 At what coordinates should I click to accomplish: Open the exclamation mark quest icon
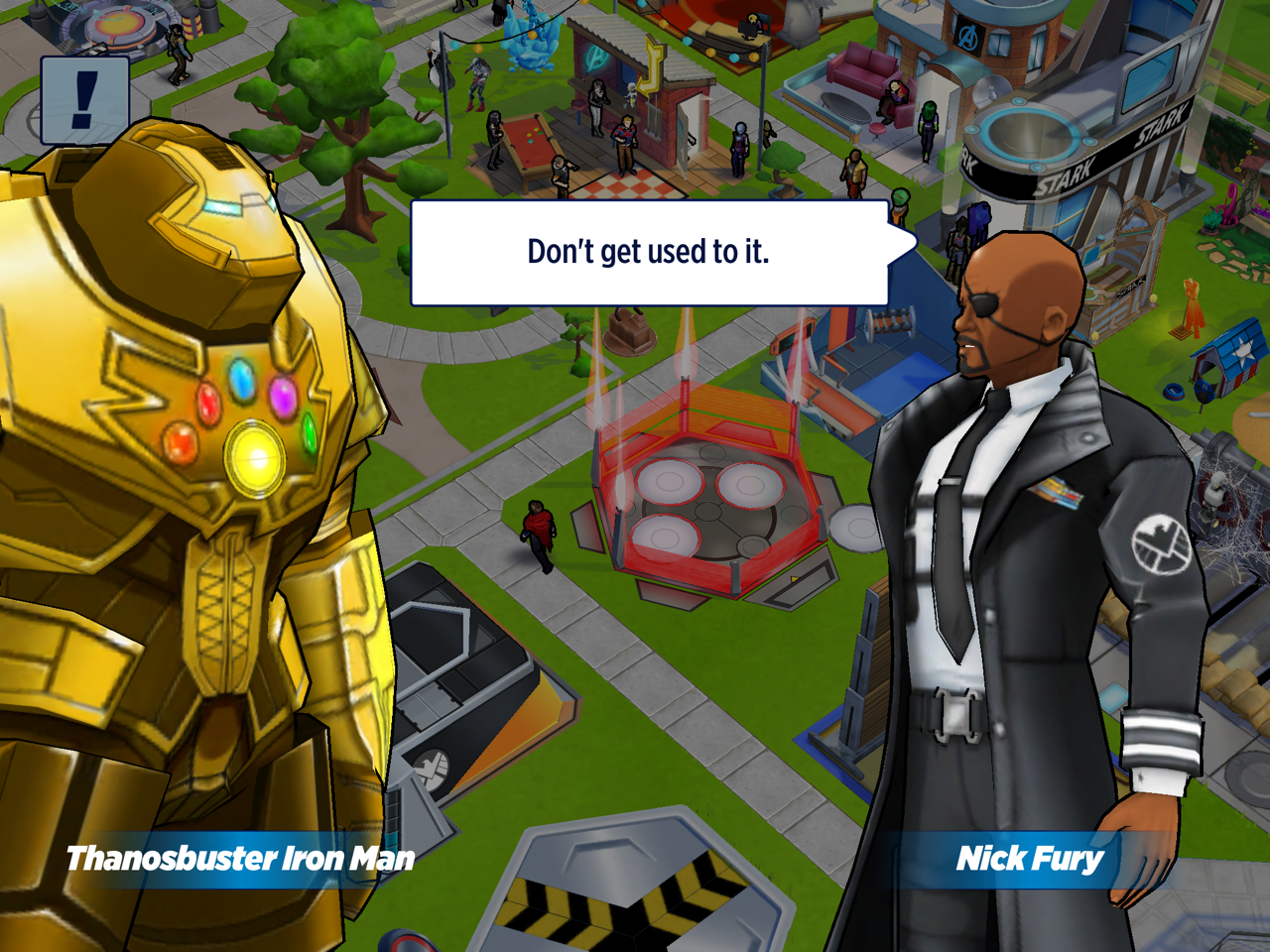[85, 100]
